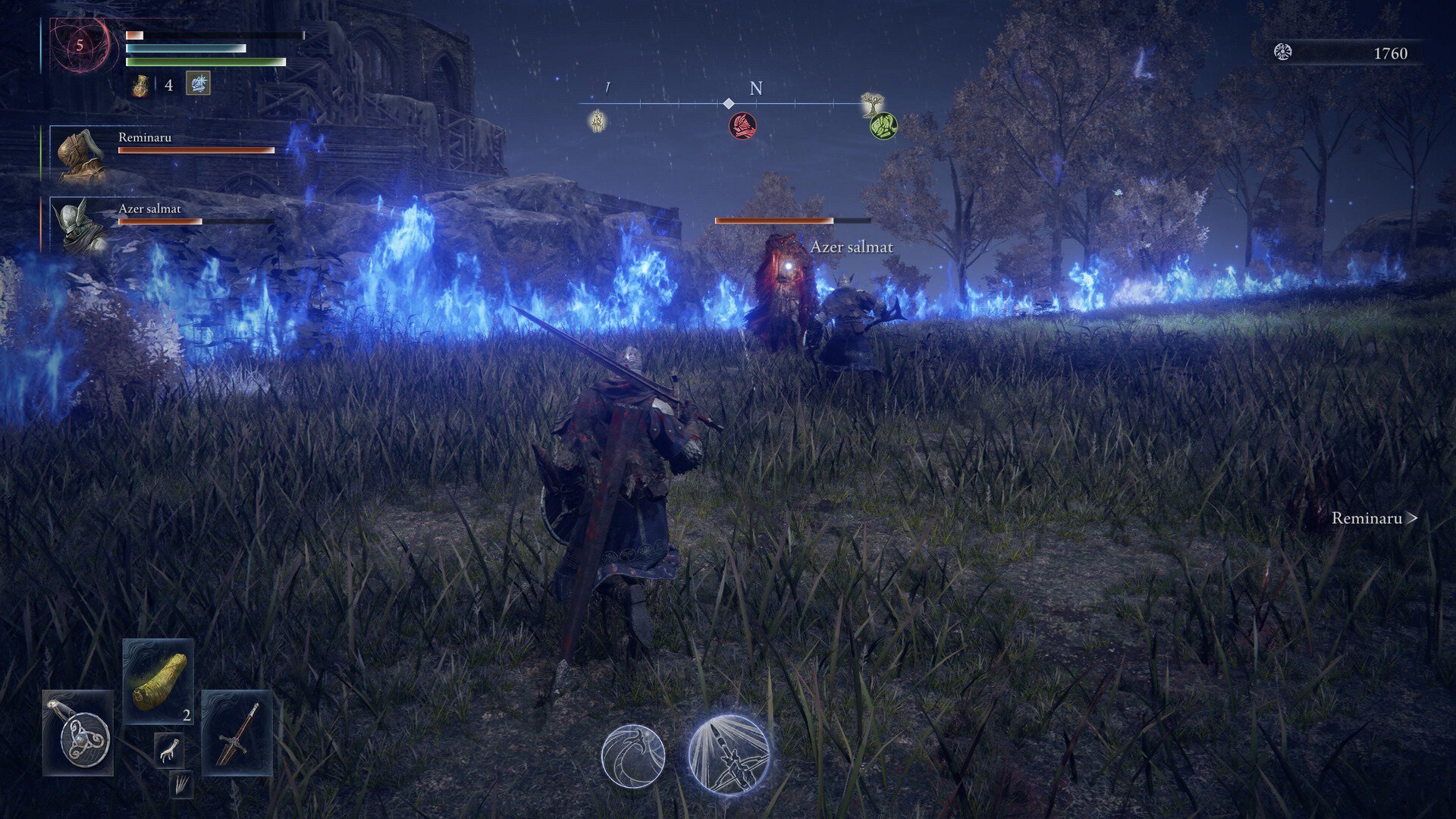Screen dimensions: 1456x819
Task: Inspect the frost crystal status effect icon
Action: (x=198, y=84)
